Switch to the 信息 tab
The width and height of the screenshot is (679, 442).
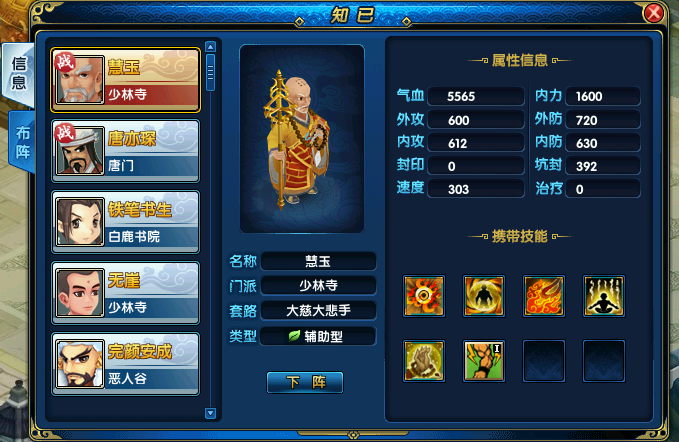click(19, 72)
